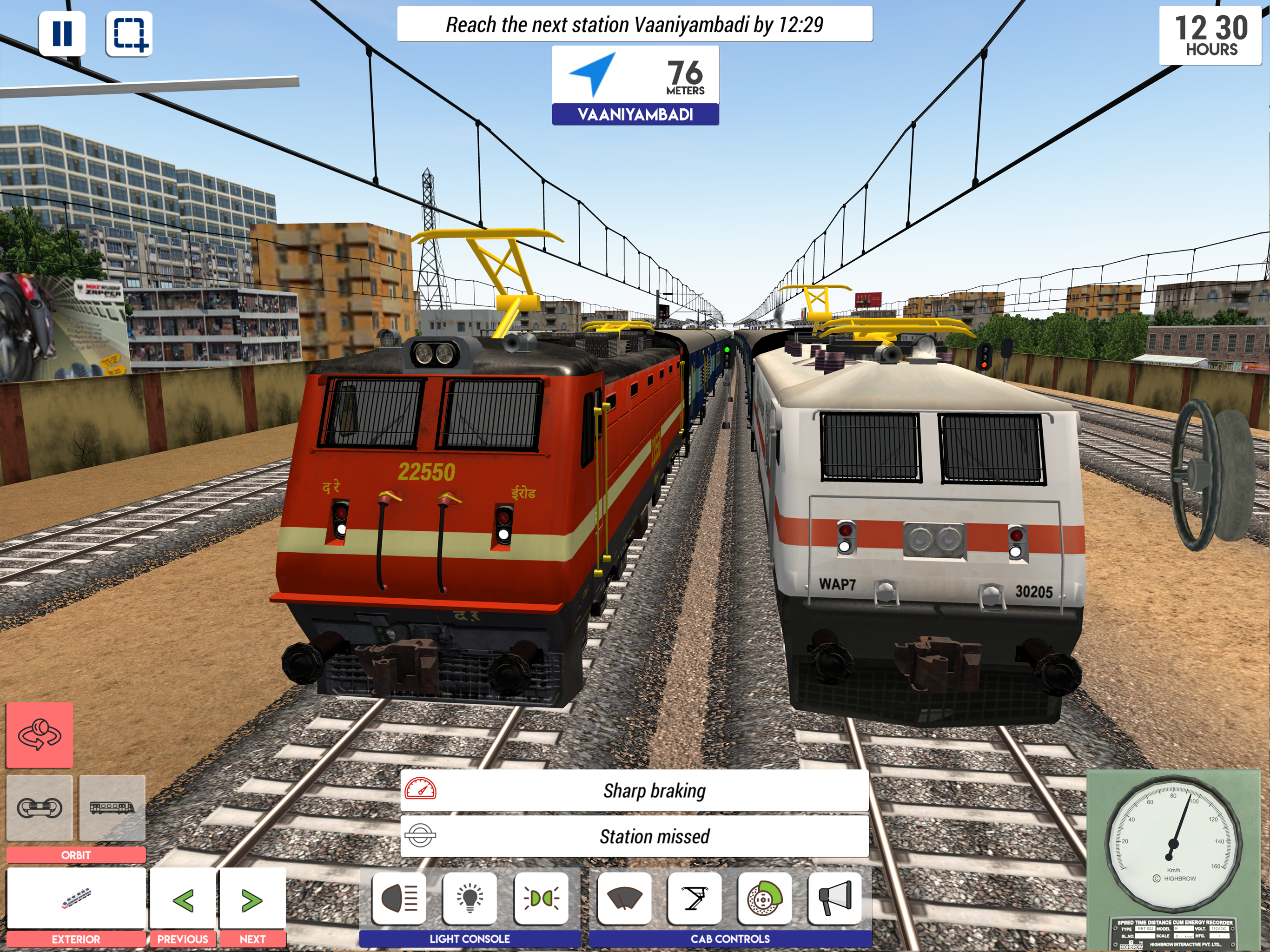Toggle the headlight beam button

[x=400, y=899]
